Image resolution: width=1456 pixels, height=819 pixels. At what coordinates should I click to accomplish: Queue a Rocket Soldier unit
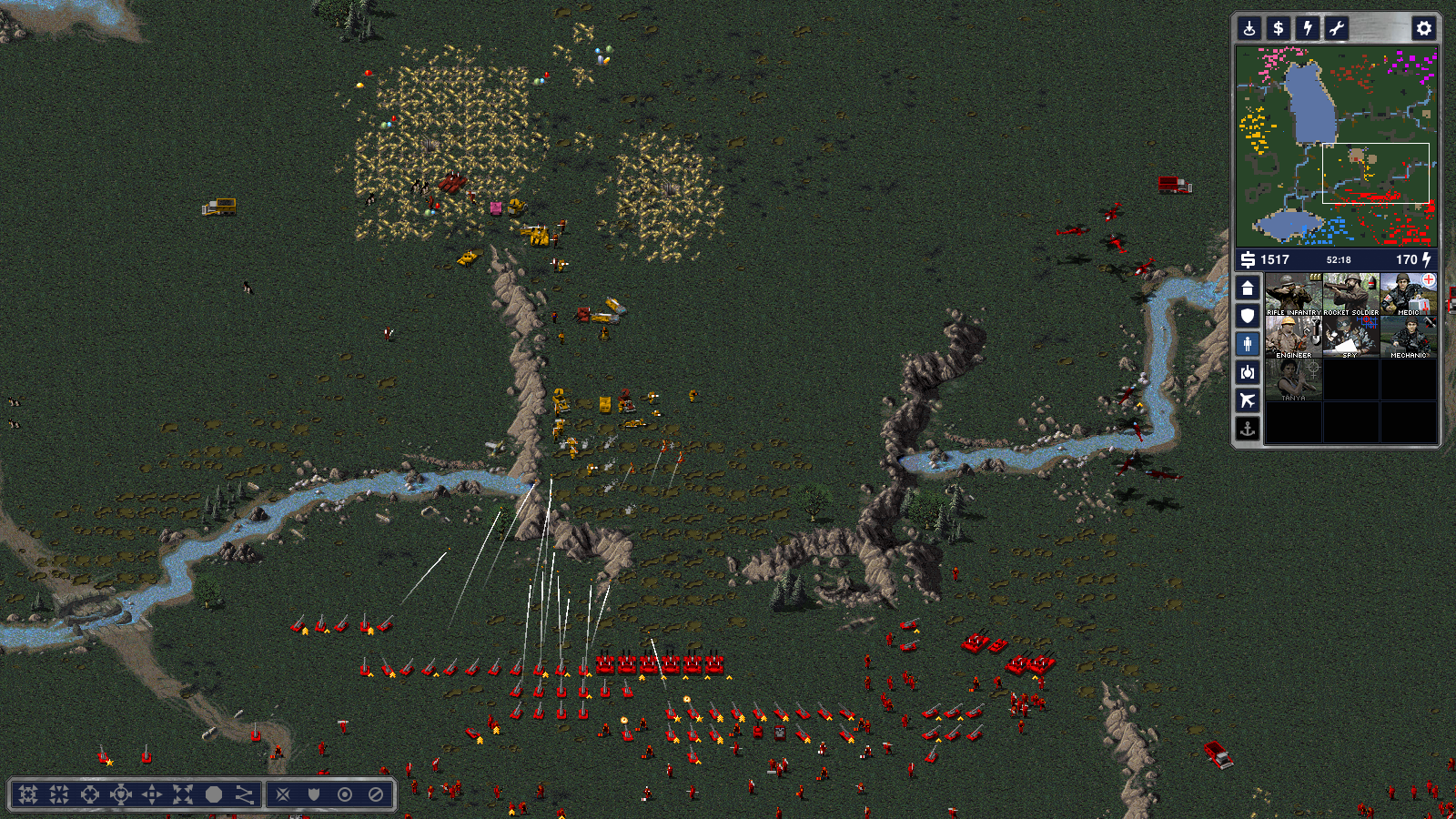(x=1350, y=294)
